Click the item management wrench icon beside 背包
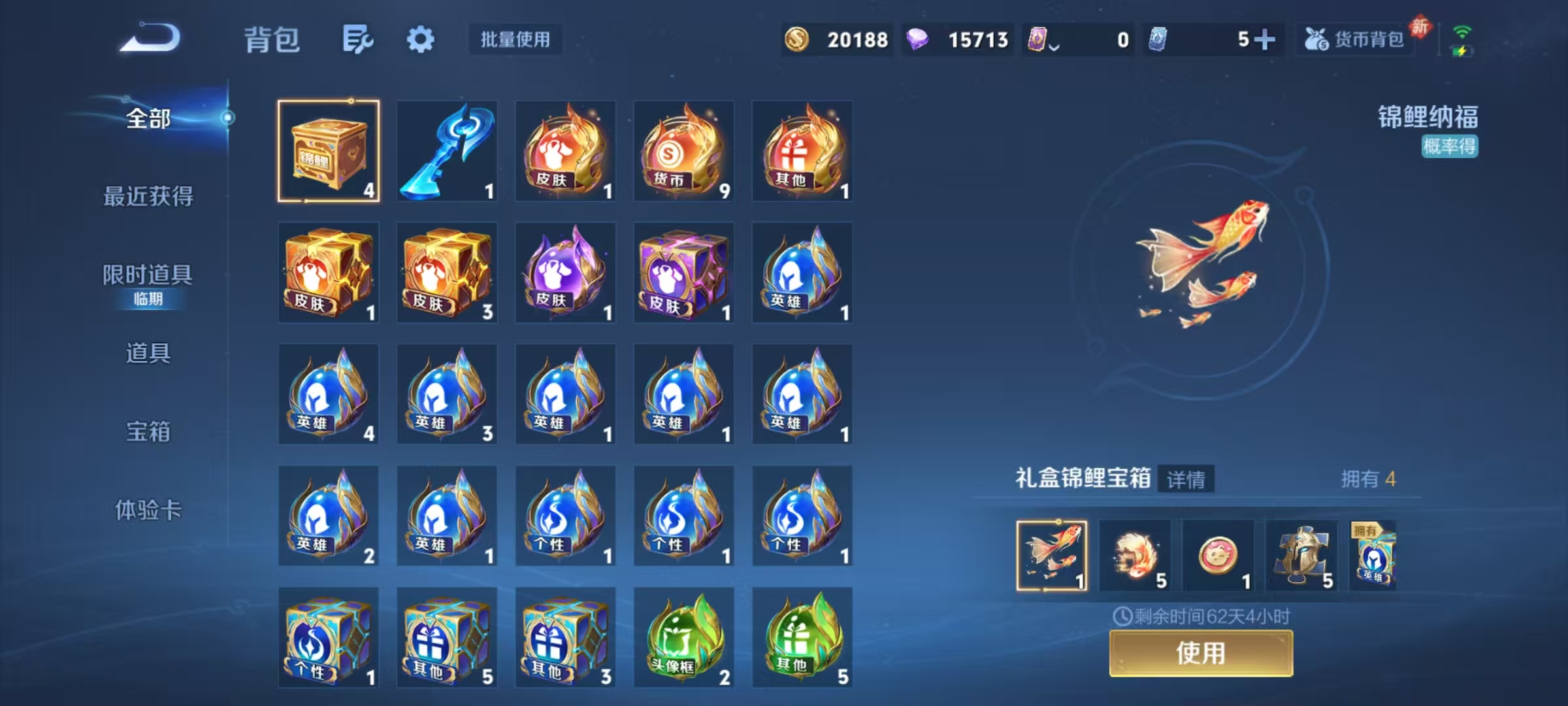1568x706 pixels. [x=357, y=39]
